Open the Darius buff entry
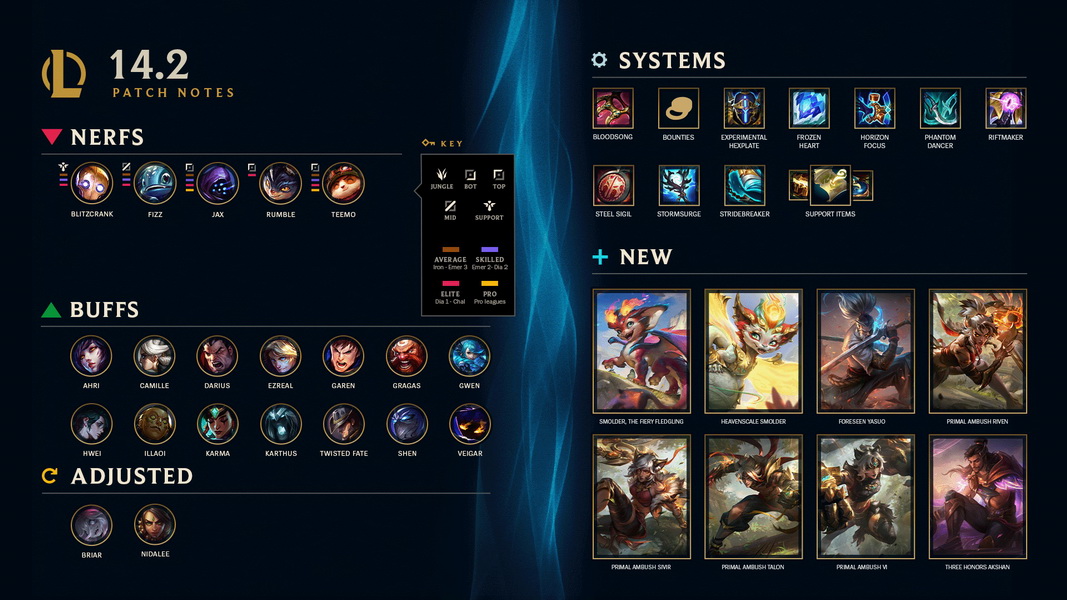The width and height of the screenshot is (1067, 600). coord(217,356)
